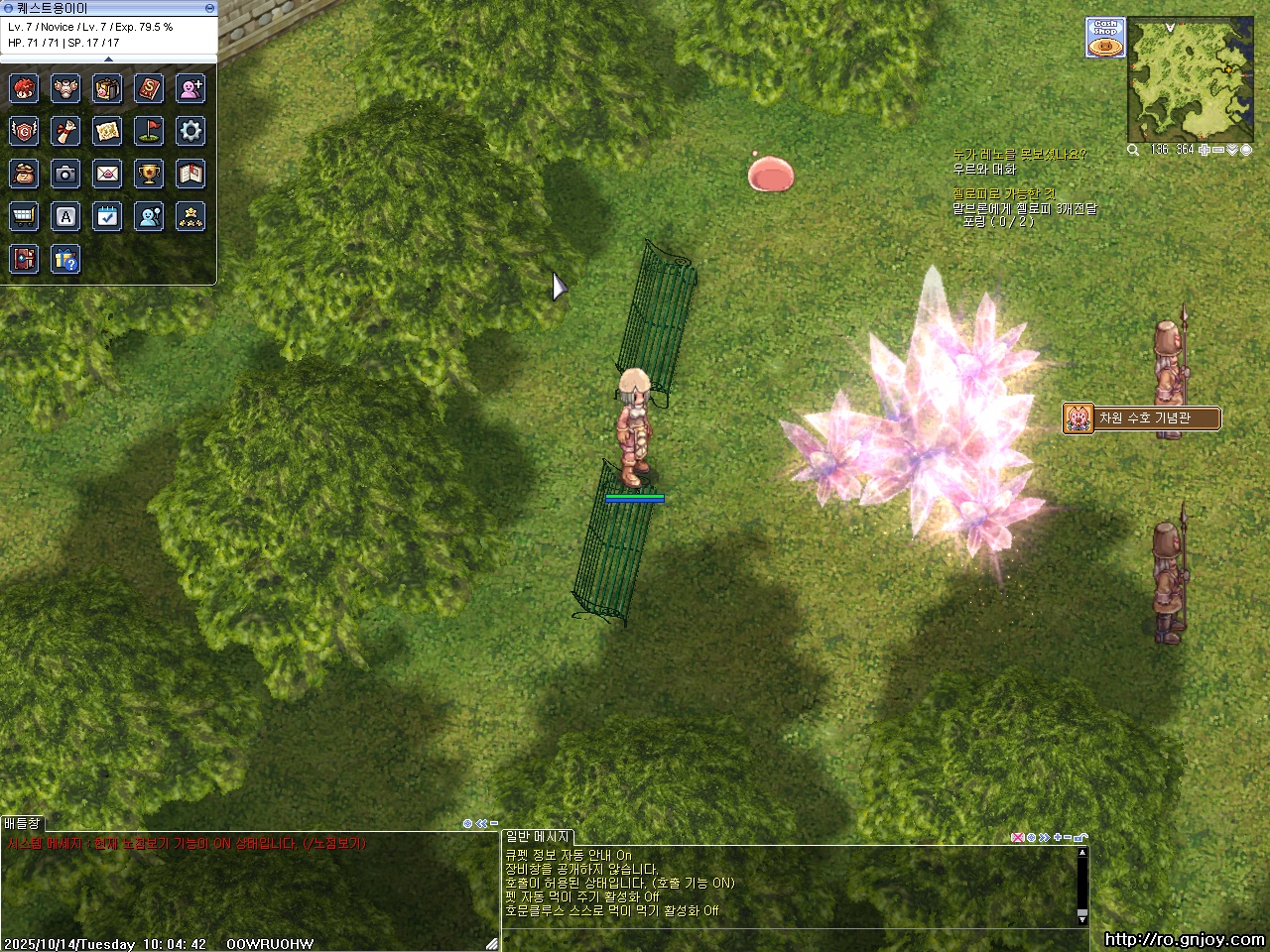Image resolution: width=1270 pixels, height=952 pixels.
Task: Open the Cash Shop button
Action: click(1105, 38)
